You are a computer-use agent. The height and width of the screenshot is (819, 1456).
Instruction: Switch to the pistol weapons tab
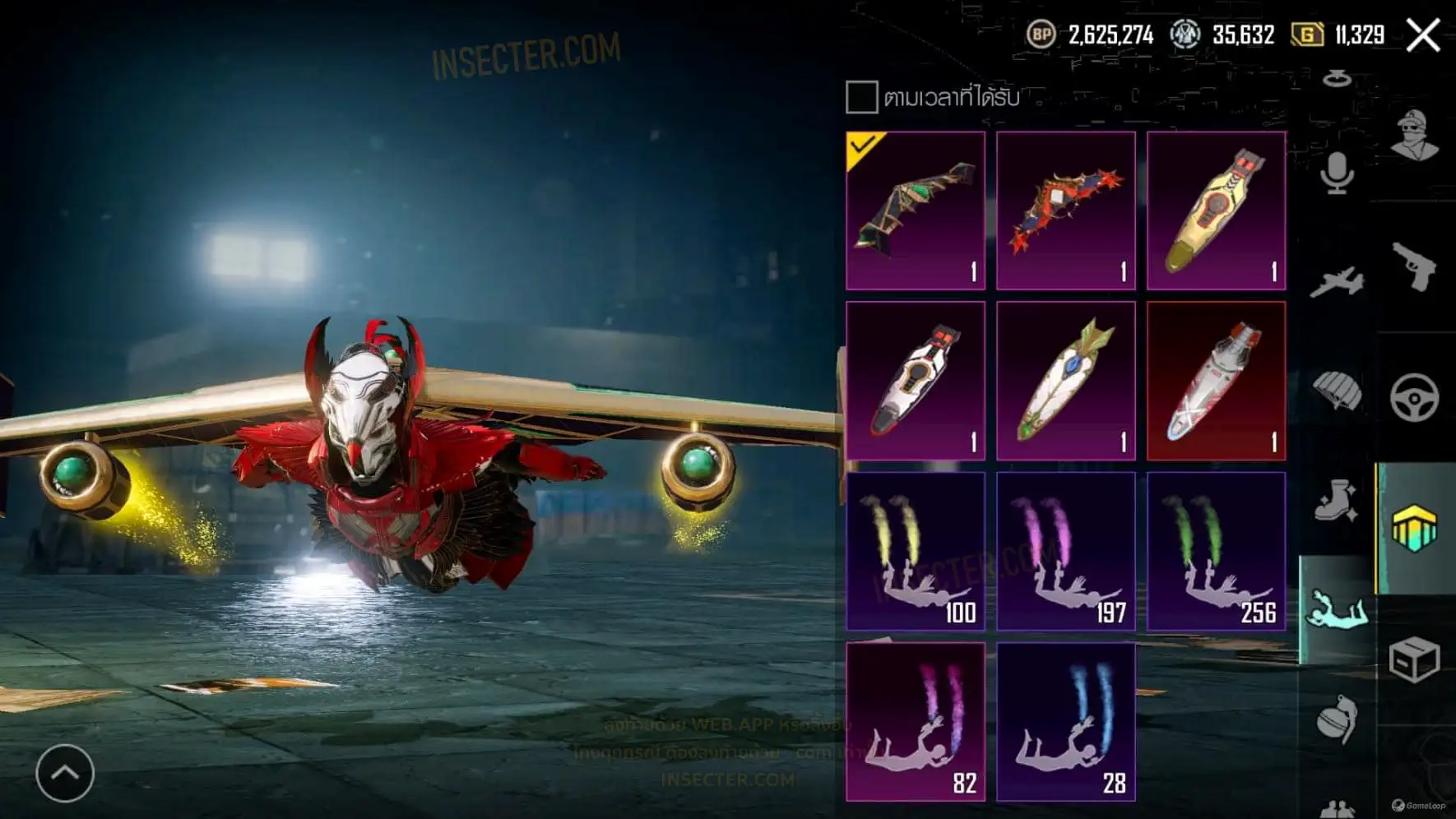[x=1414, y=266]
